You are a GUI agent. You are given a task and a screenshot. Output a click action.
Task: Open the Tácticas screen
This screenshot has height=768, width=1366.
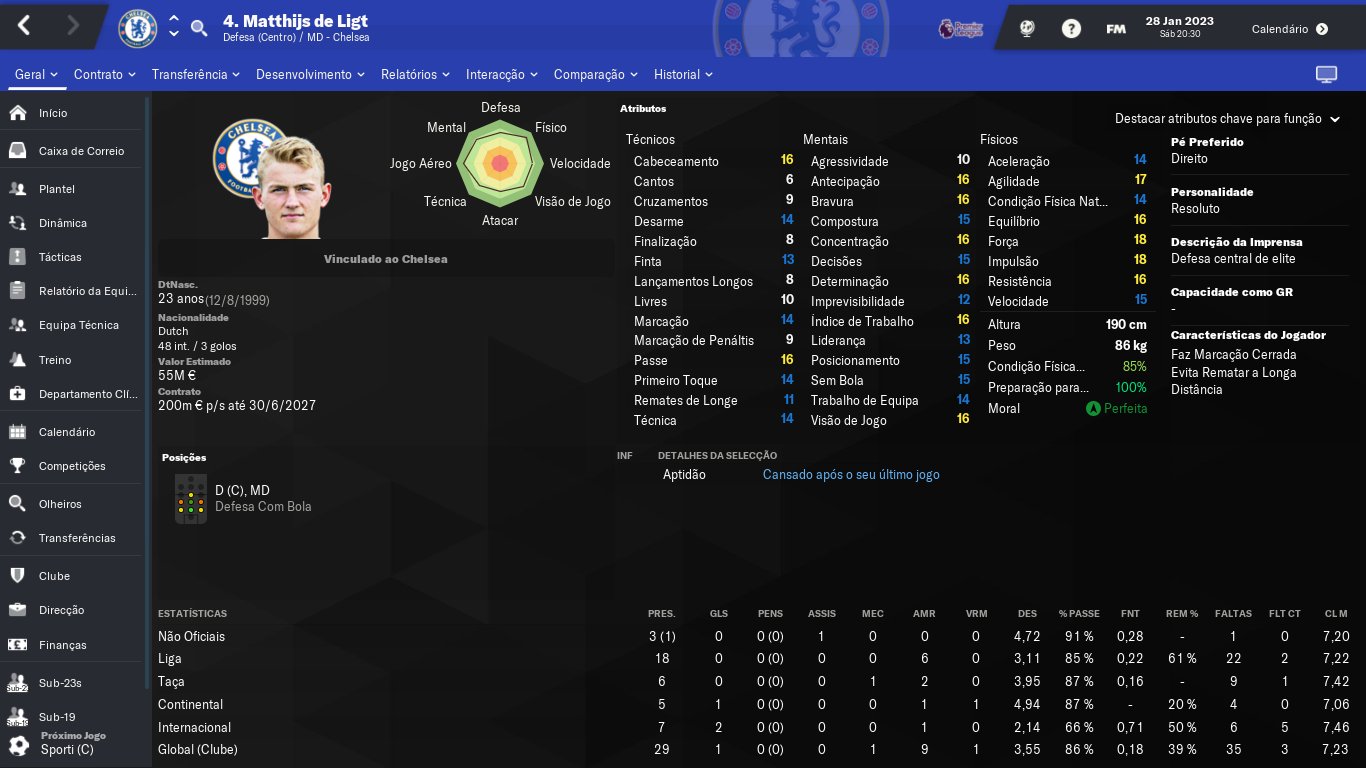point(60,257)
